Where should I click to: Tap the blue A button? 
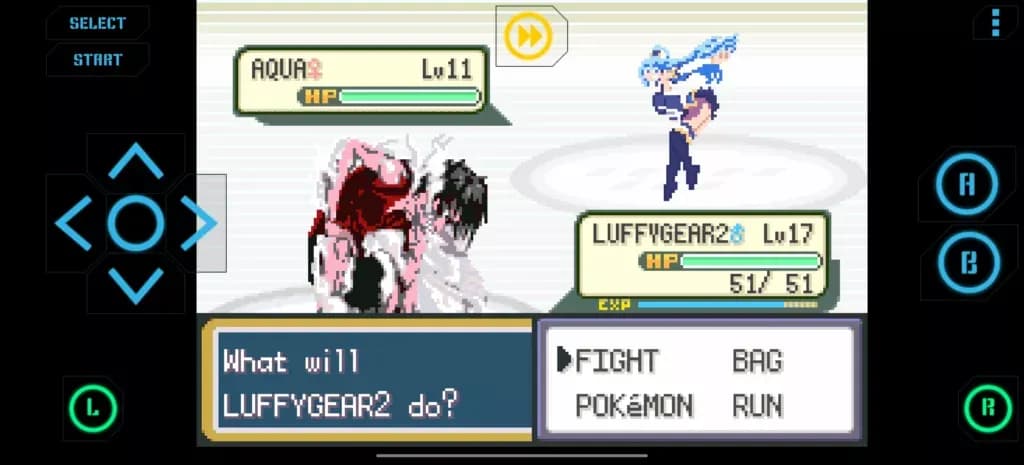[967, 184]
